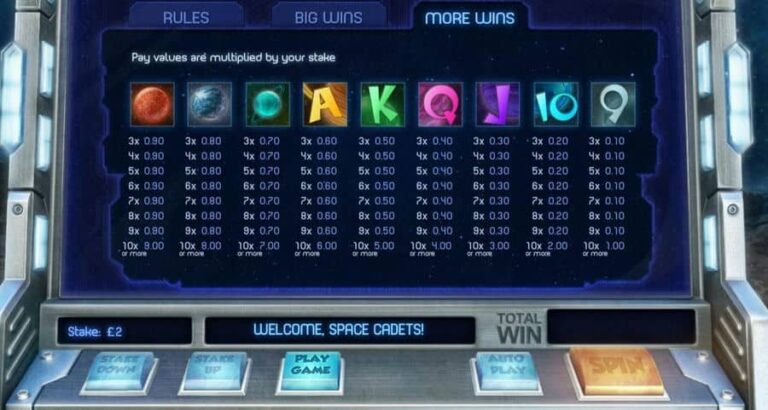This screenshot has height=410, width=768.
Task: Click the Play Game button
Action: point(312,368)
